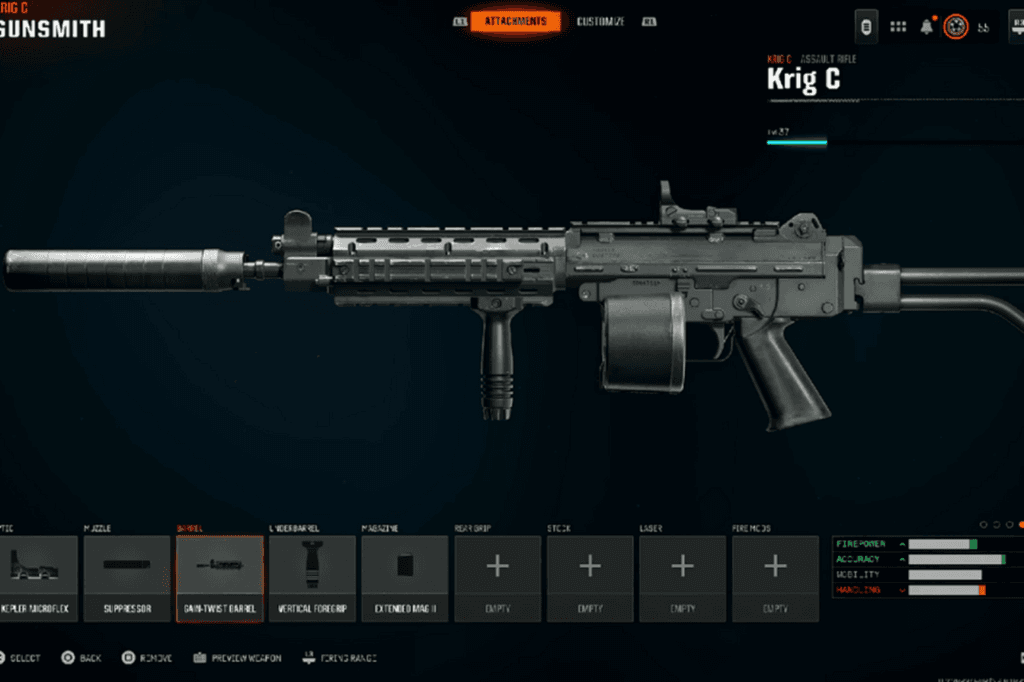Show the grid menu icon
Viewport: 1024px width, 682px height.
(898, 26)
